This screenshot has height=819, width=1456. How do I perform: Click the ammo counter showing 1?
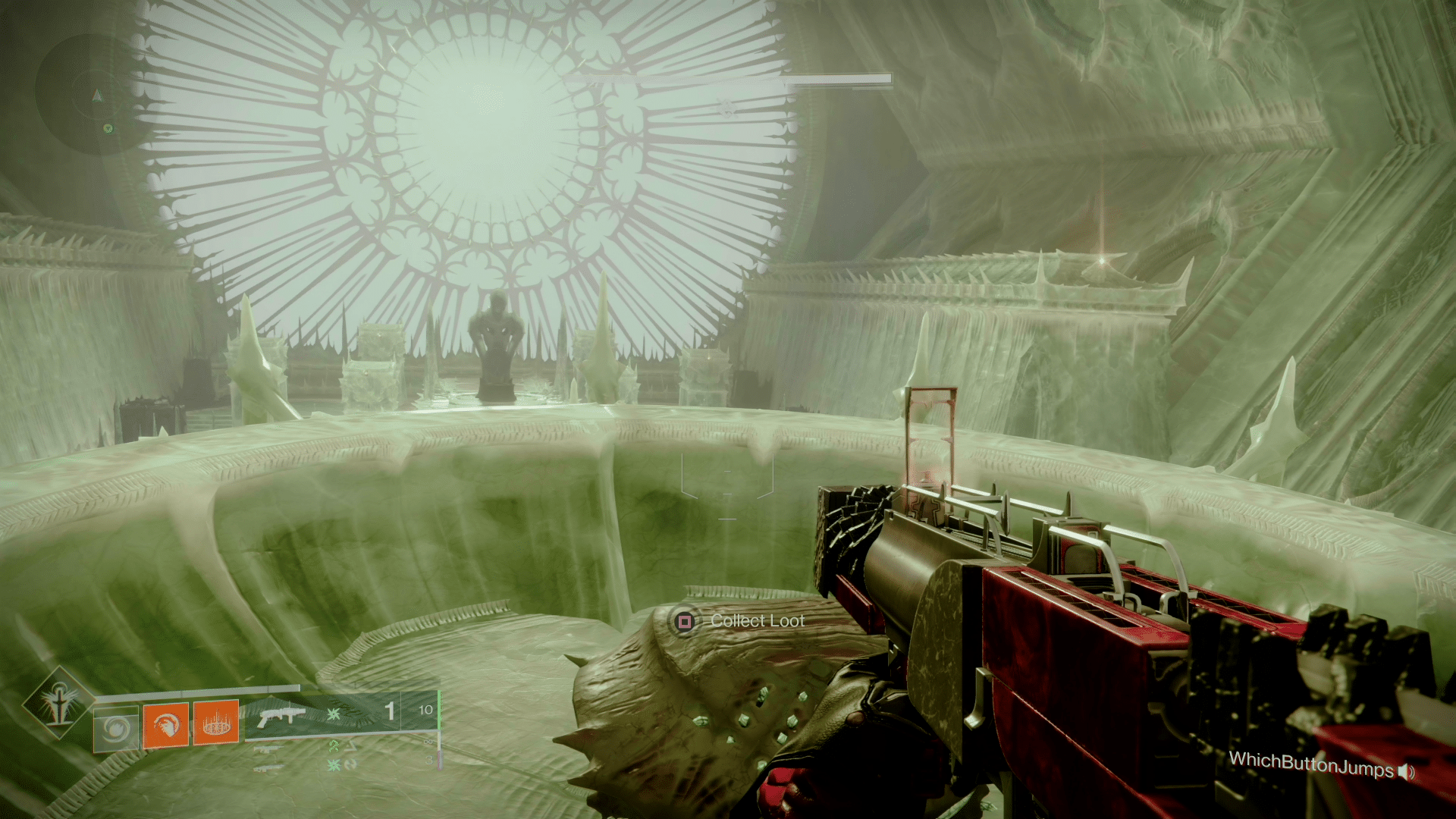tap(389, 710)
